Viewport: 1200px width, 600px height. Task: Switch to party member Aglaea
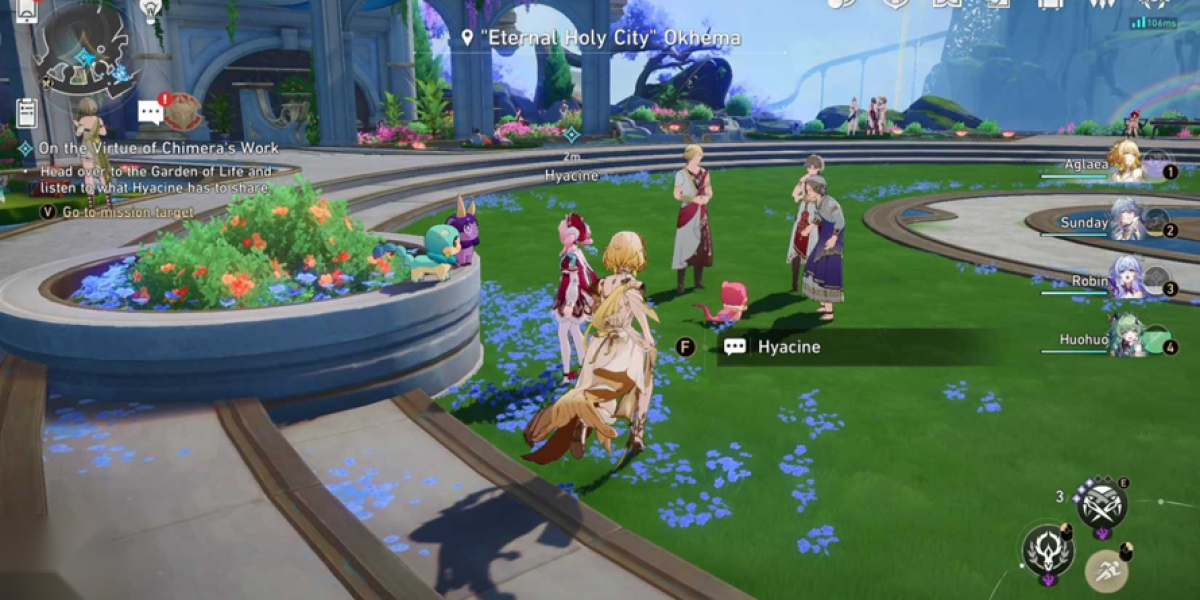click(x=1125, y=161)
